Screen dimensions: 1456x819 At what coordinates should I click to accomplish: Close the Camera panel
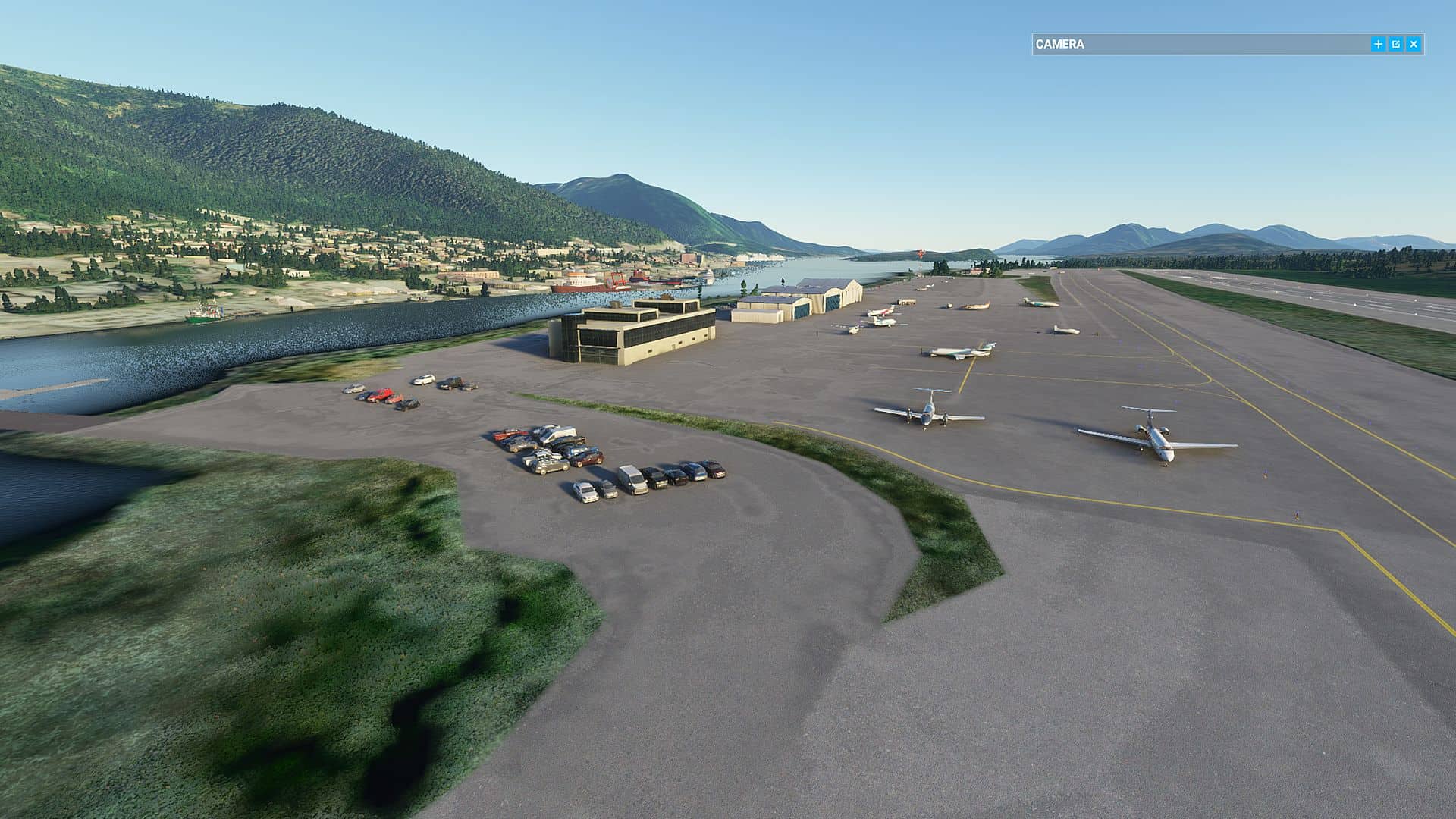pos(1414,45)
